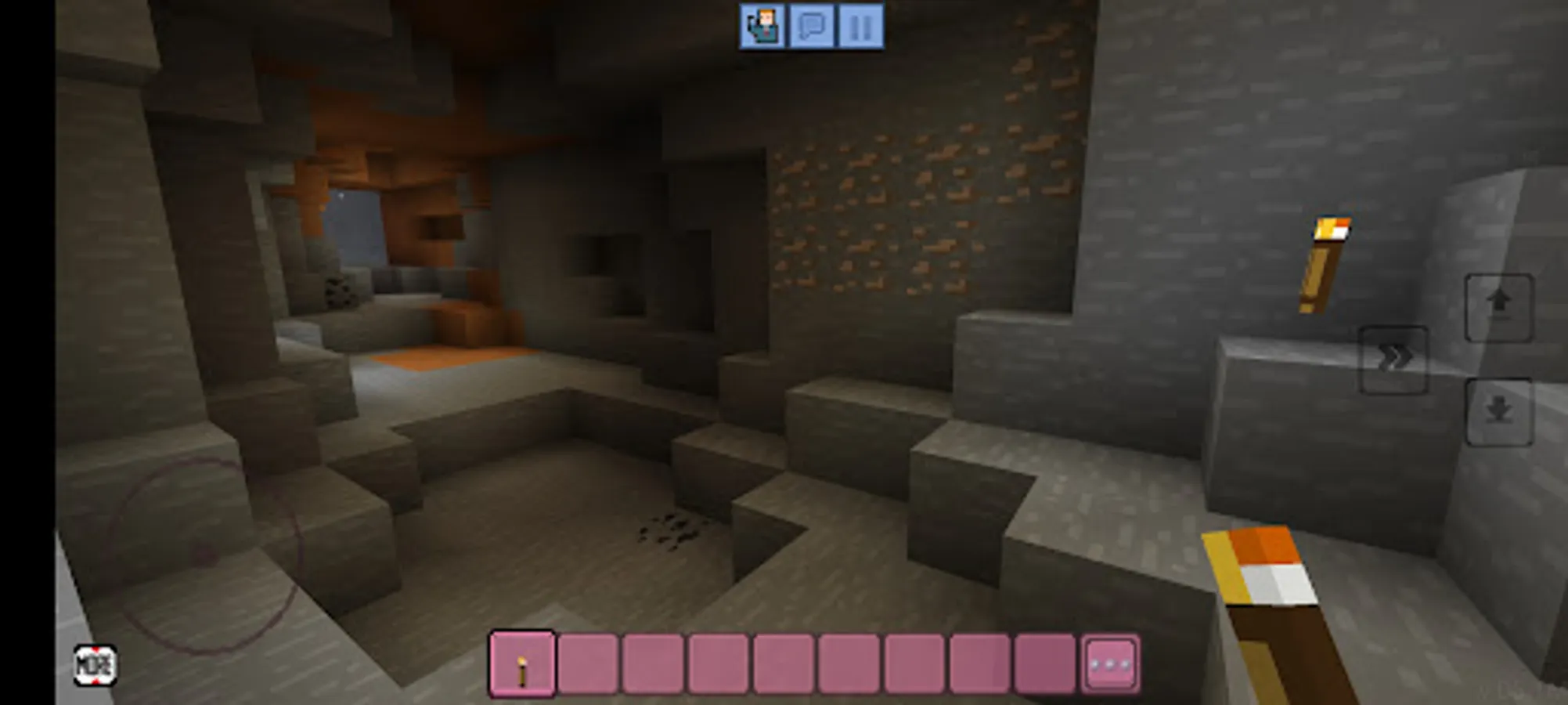The width and height of the screenshot is (1568, 705).
Task: Tap the MOB spawn button
Action: point(95,667)
